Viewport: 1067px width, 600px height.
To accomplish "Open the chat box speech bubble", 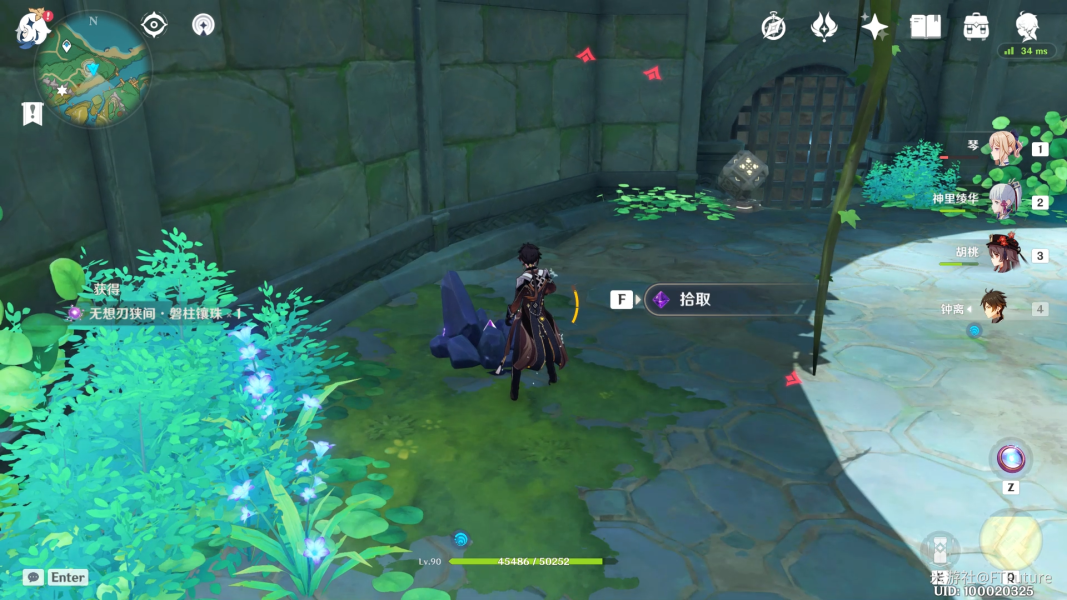I will [x=33, y=577].
